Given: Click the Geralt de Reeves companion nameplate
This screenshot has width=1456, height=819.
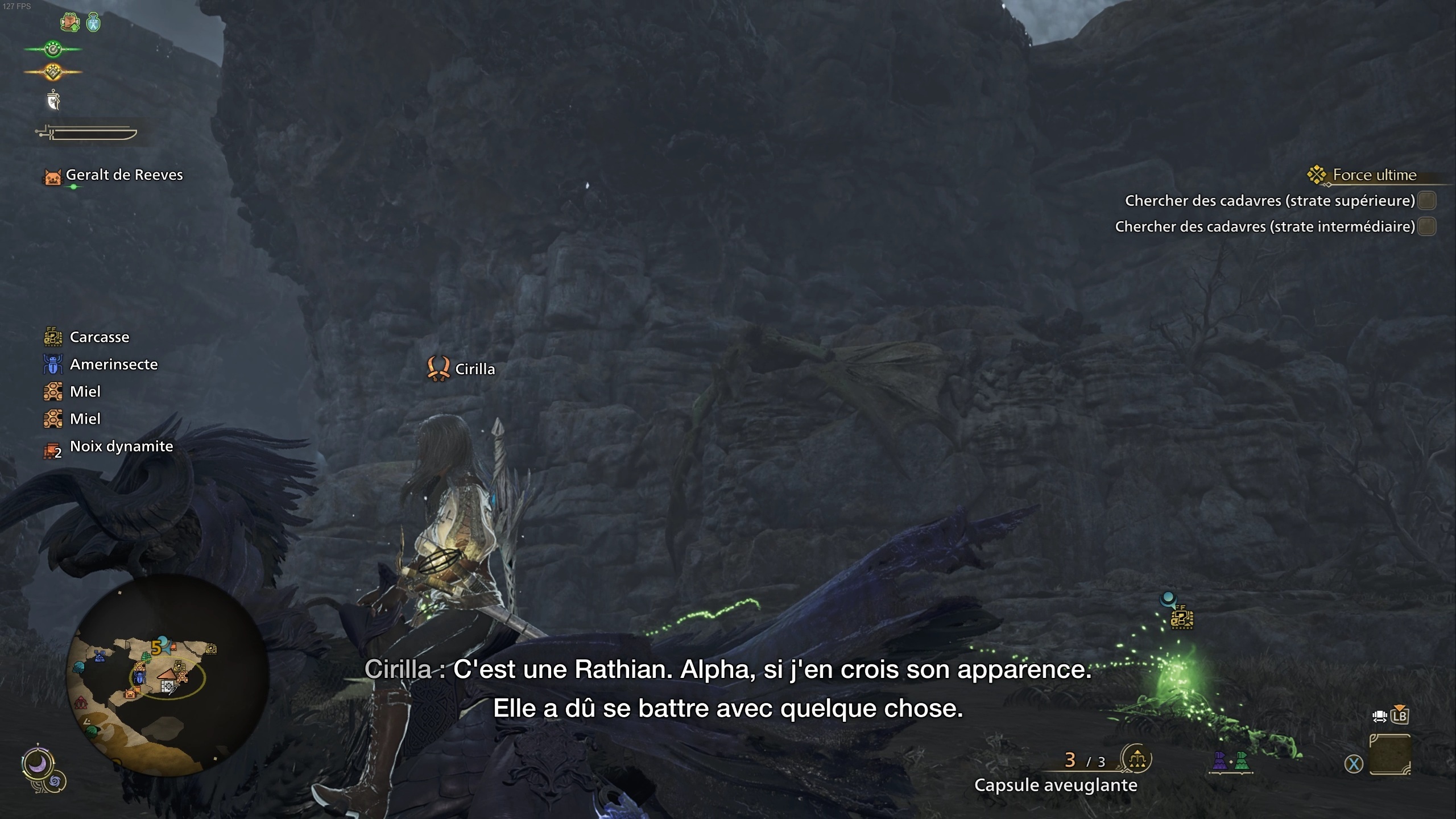Looking at the screenshot, I should click(124, 175).
